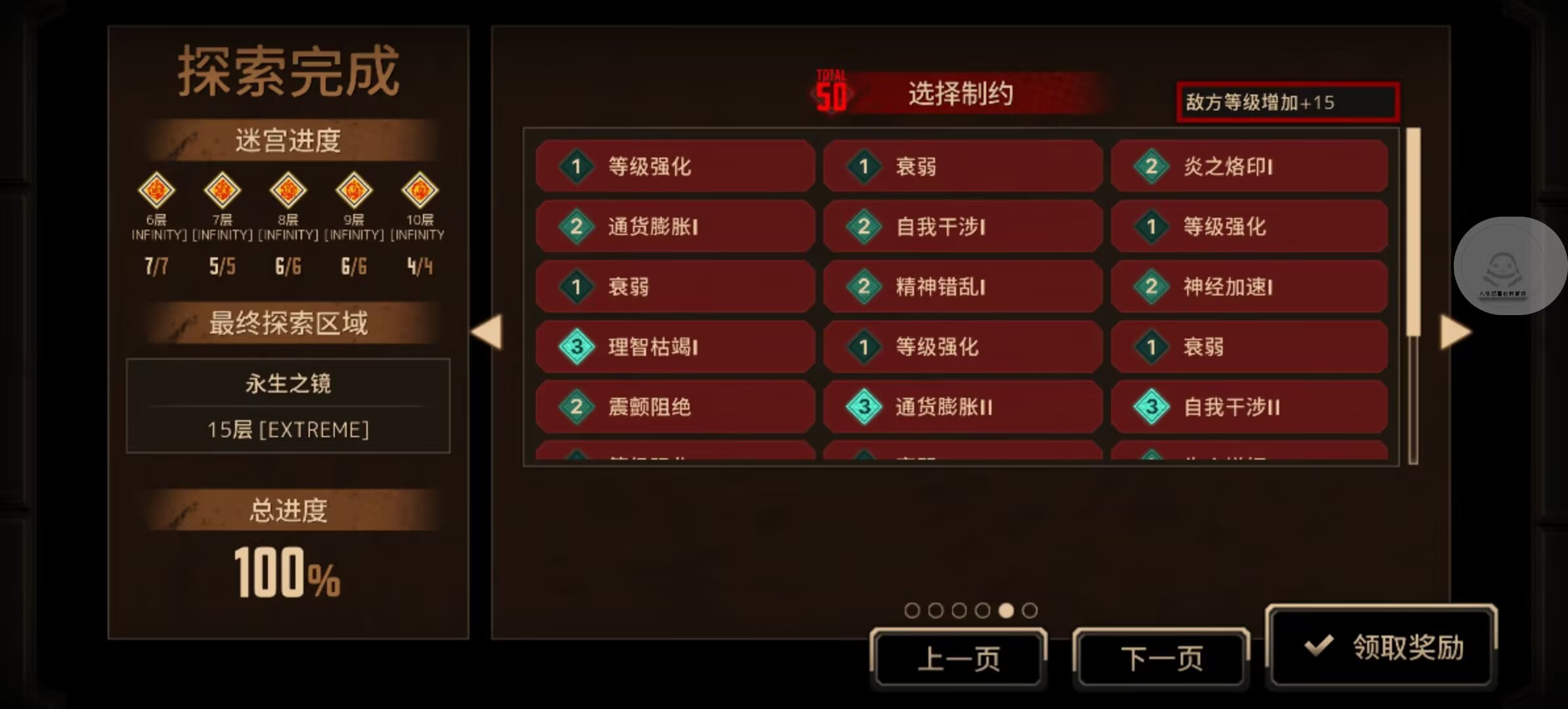The width and height of the screenshot is (1568, 709).
Task: Toggle the 炎之烙印I constraint
Action: coord(1250,167)
